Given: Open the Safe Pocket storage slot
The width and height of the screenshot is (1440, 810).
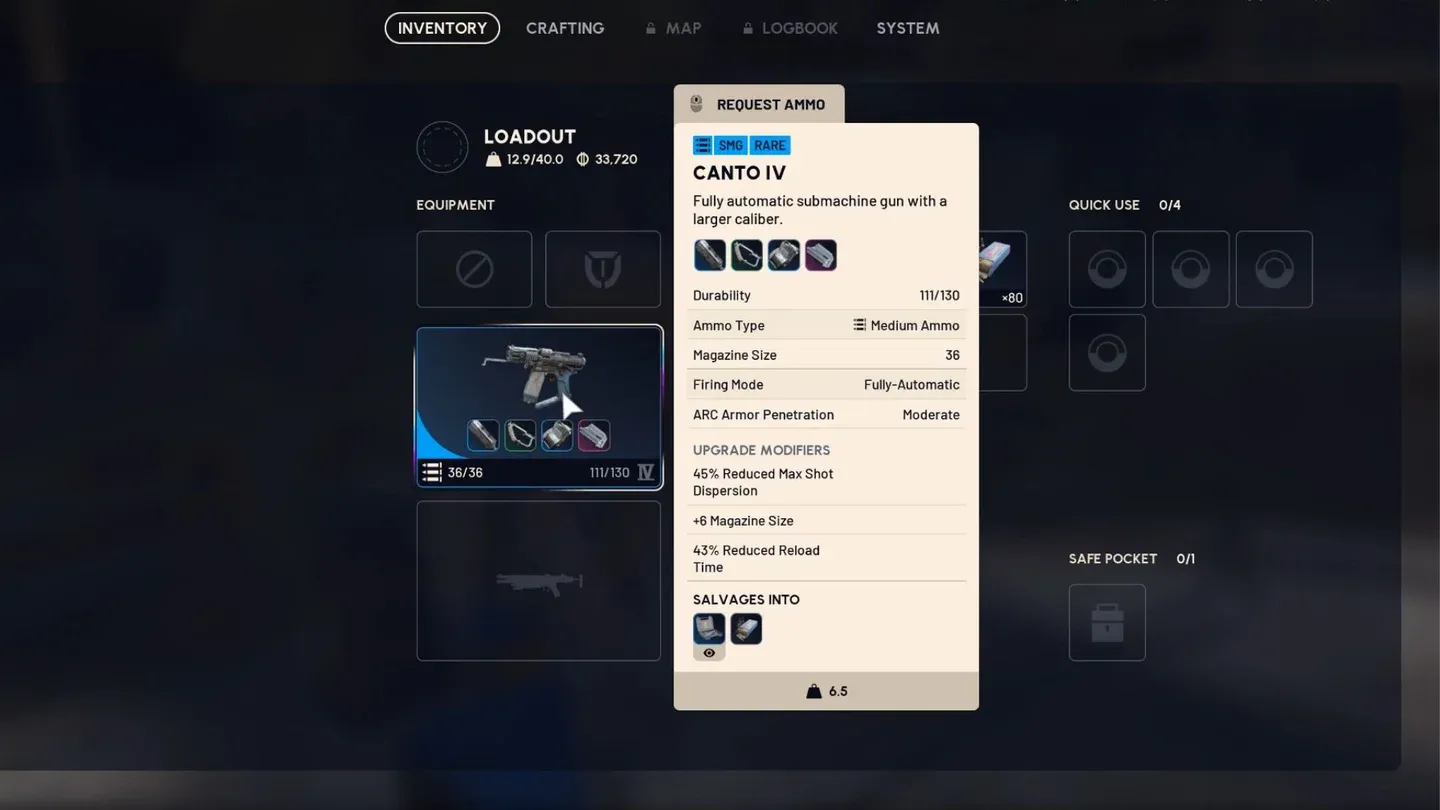Looking at the screenshot, I should (1107, 622).
